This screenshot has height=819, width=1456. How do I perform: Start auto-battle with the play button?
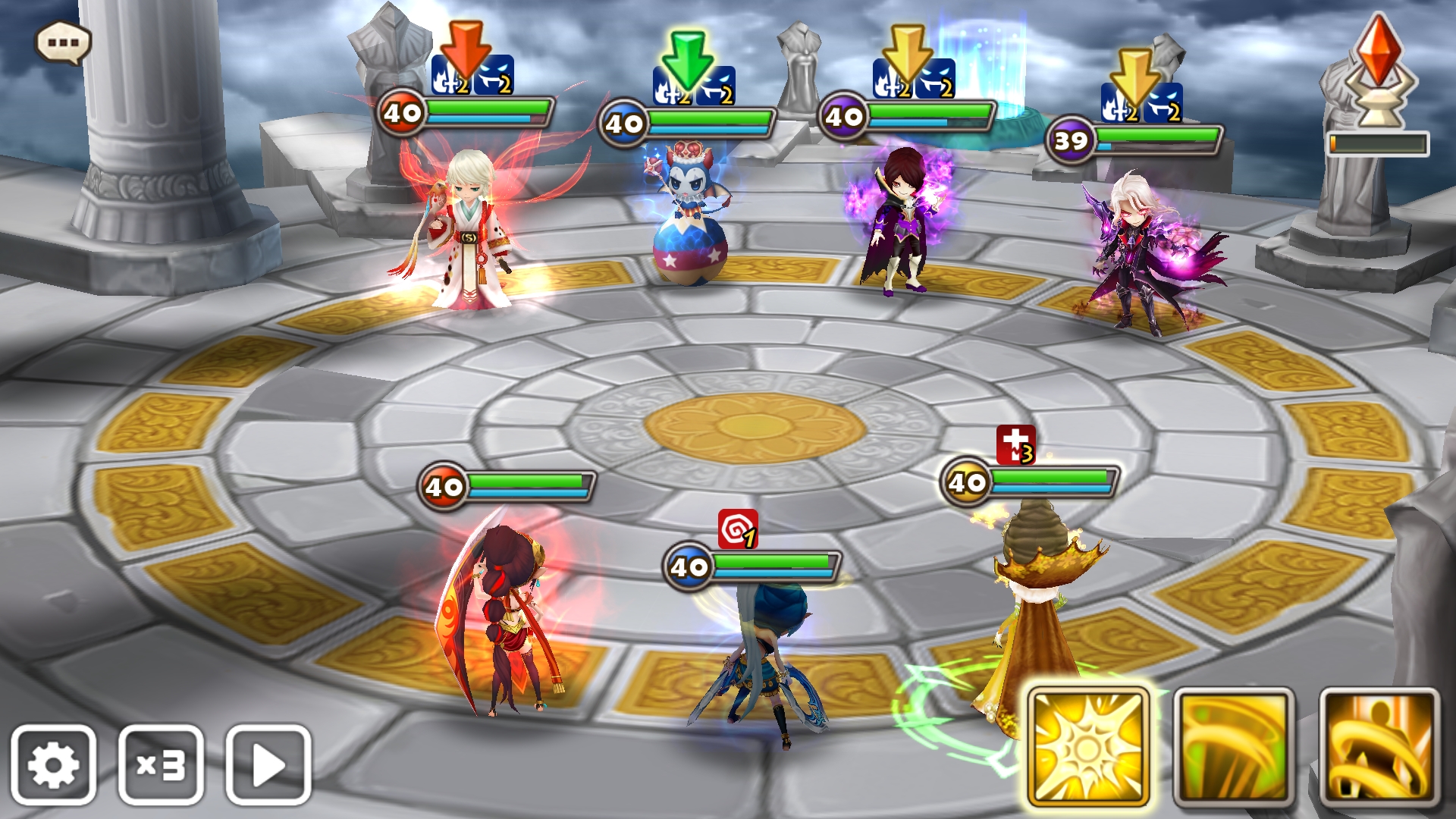pyautogui.click(x=268, y=764)
